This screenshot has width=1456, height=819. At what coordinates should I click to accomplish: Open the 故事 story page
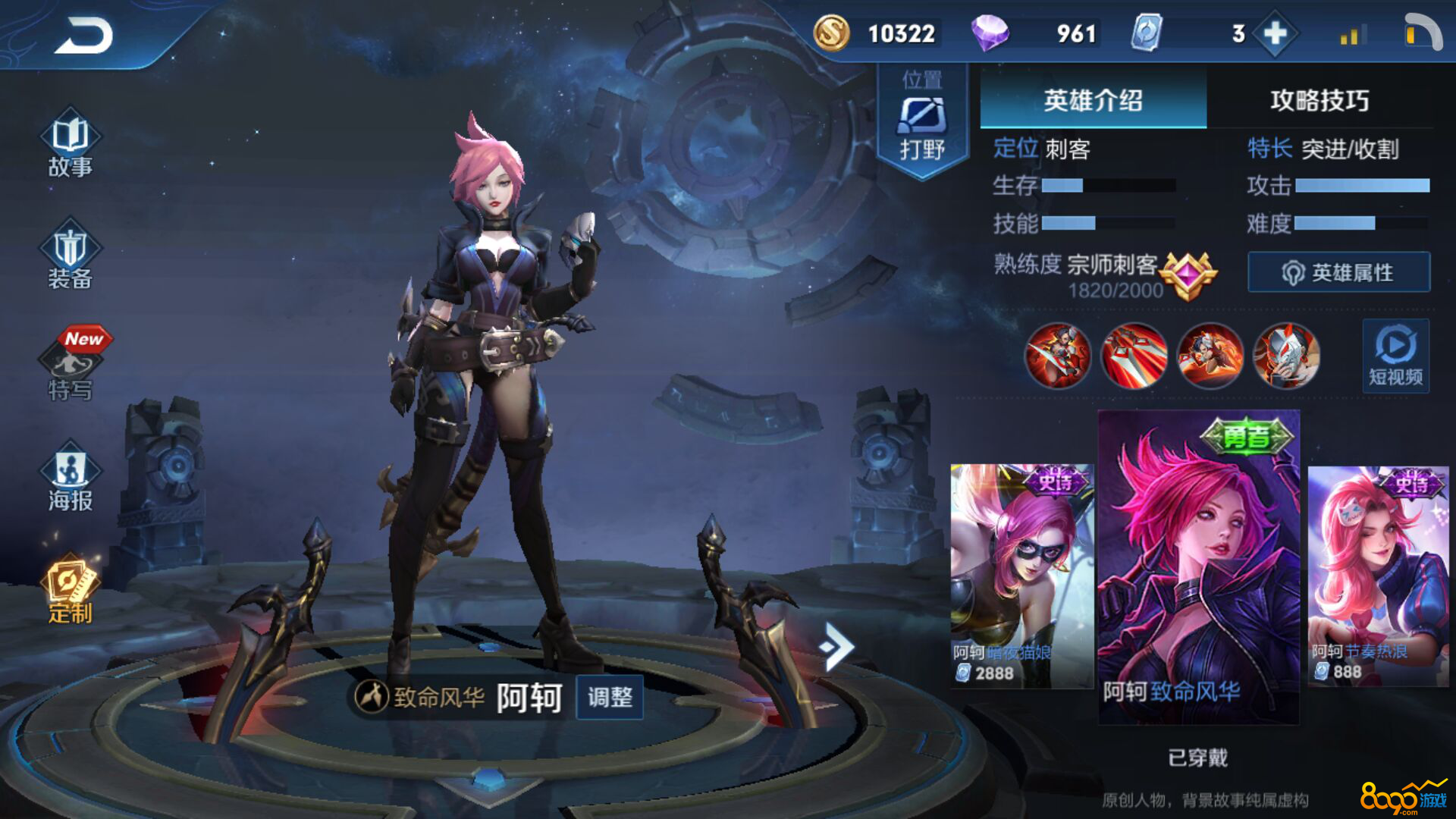pos(70,145)
